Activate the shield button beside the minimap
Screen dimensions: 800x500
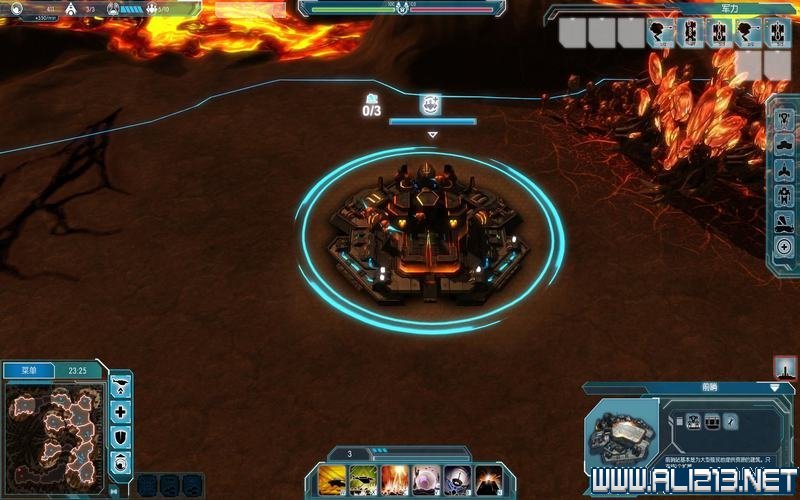click(x=121, y=436)
